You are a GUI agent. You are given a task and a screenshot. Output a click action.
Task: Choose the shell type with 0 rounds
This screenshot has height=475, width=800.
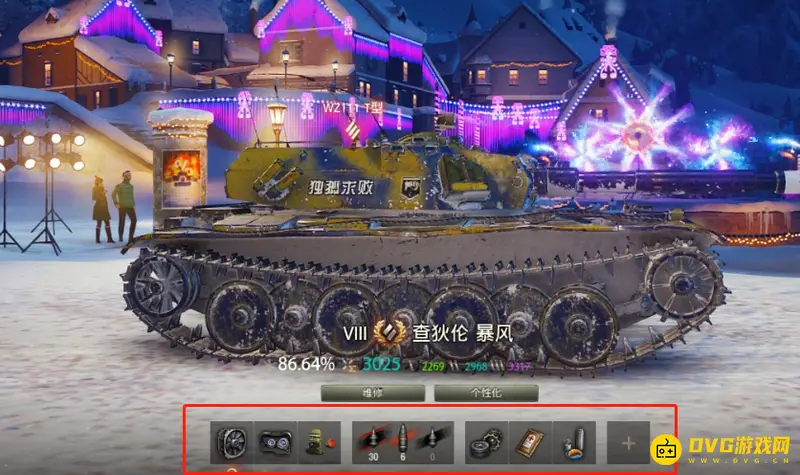click(432, 441)
